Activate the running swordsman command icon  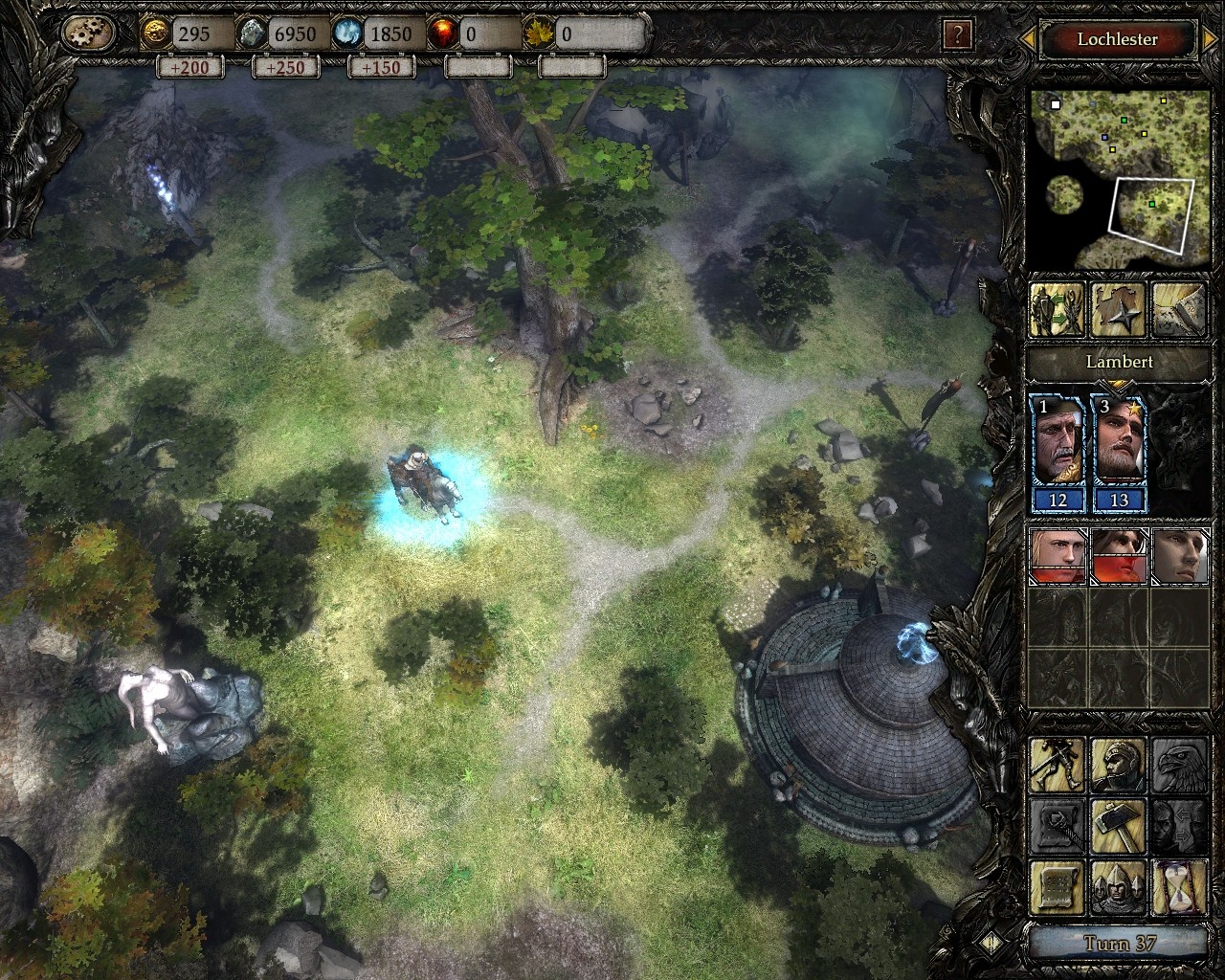pos(1057,765)
